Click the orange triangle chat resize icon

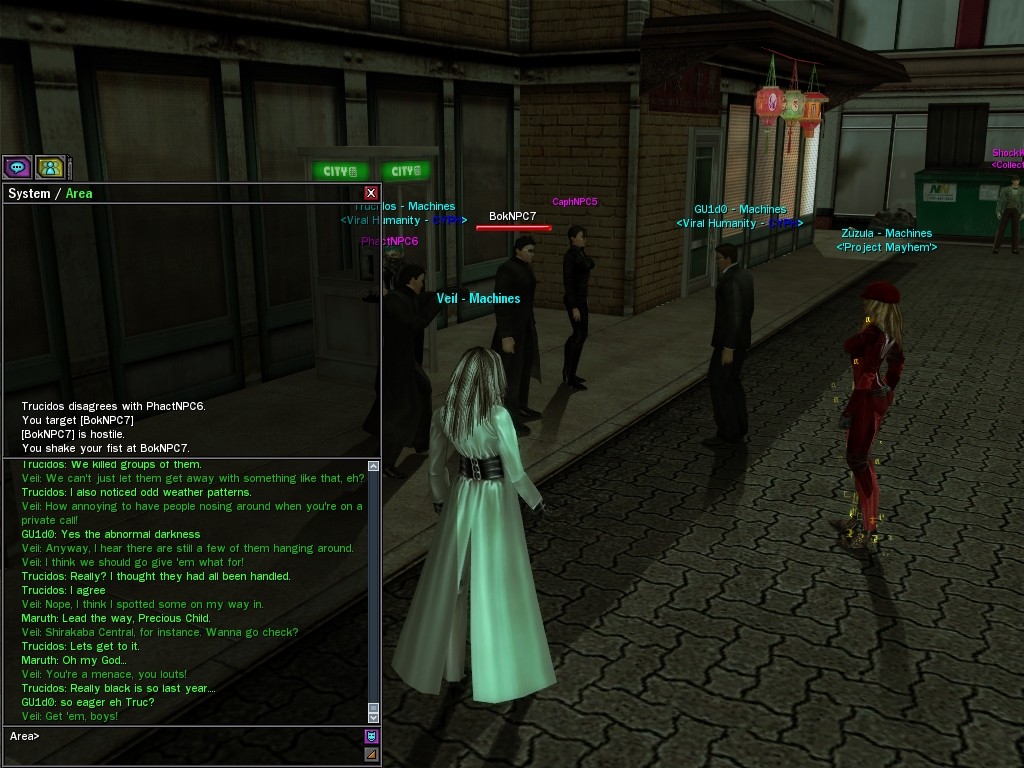[x=371, y=754]
